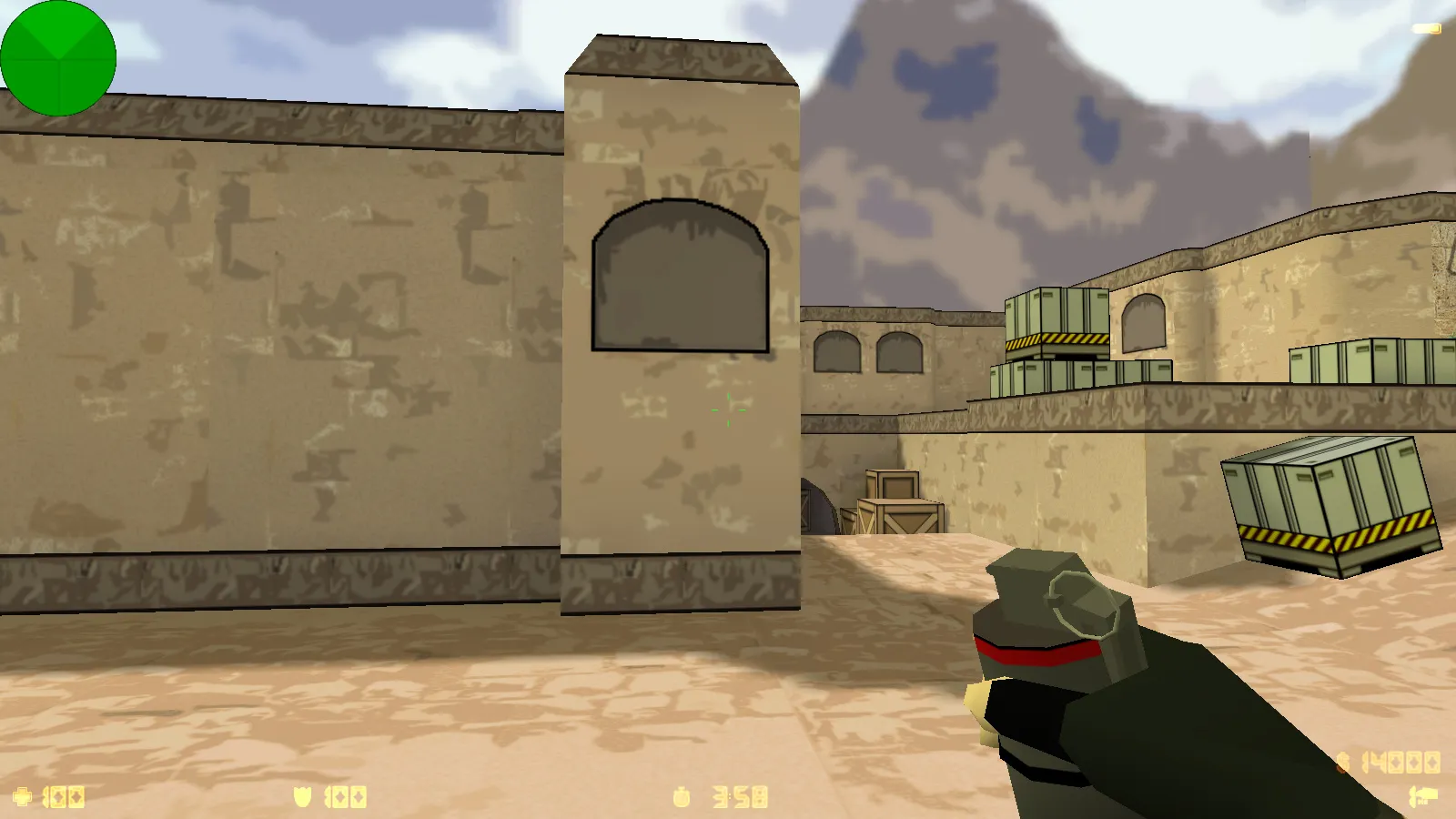
Task: Open the dark arched window on the pillar
Action: coord(680,273)
